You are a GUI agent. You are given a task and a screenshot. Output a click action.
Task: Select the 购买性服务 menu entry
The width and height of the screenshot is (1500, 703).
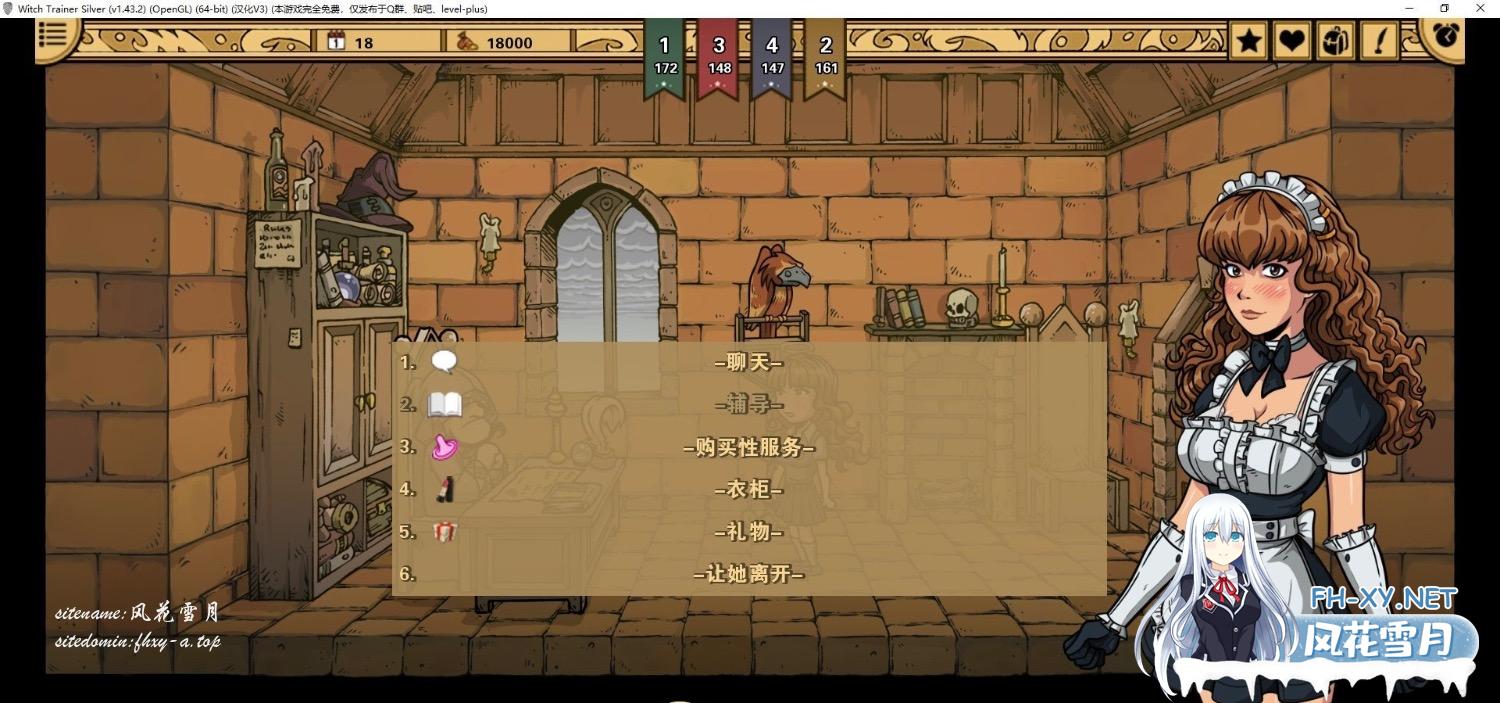748,448
